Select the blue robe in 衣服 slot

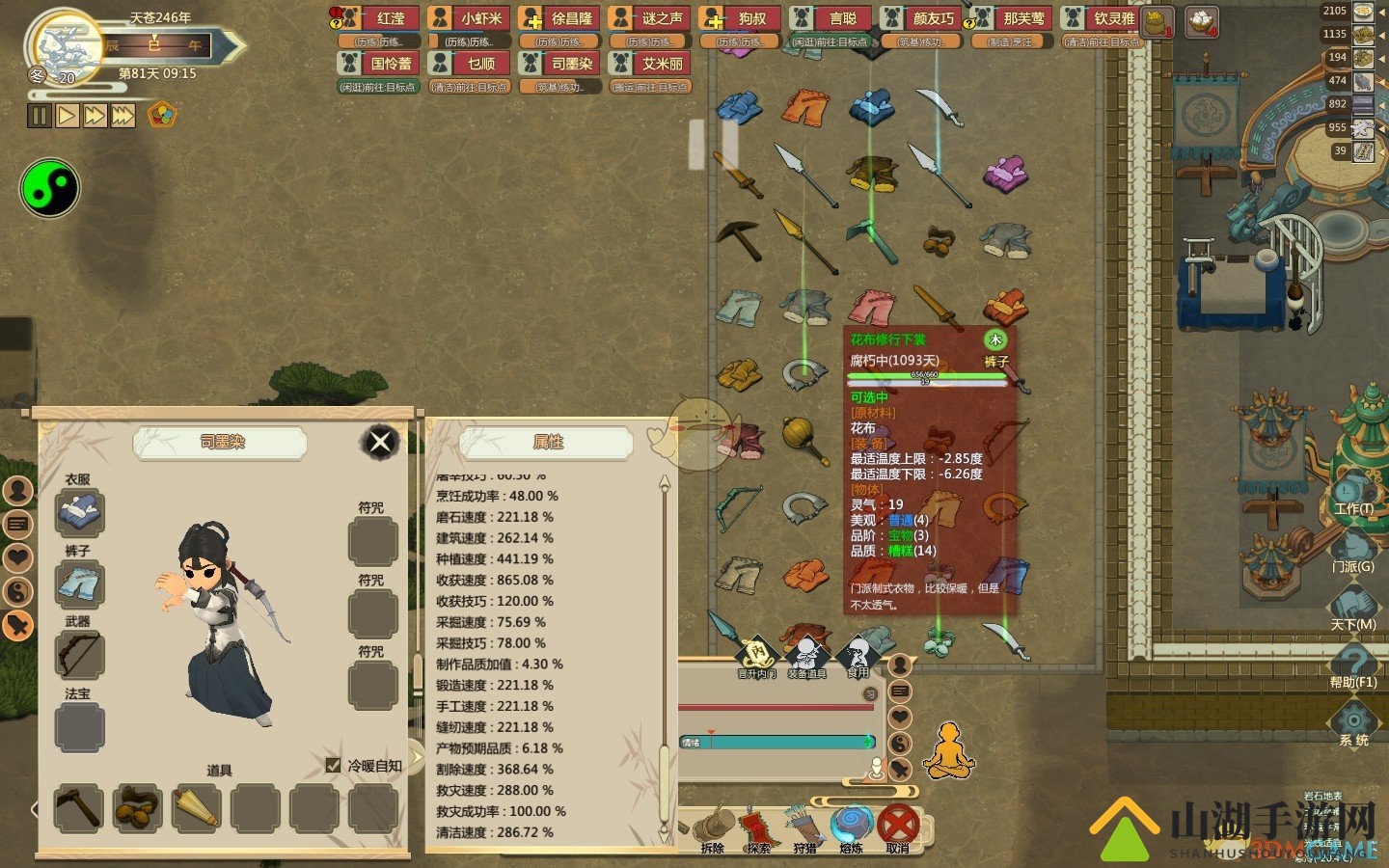tap(79, 512)
